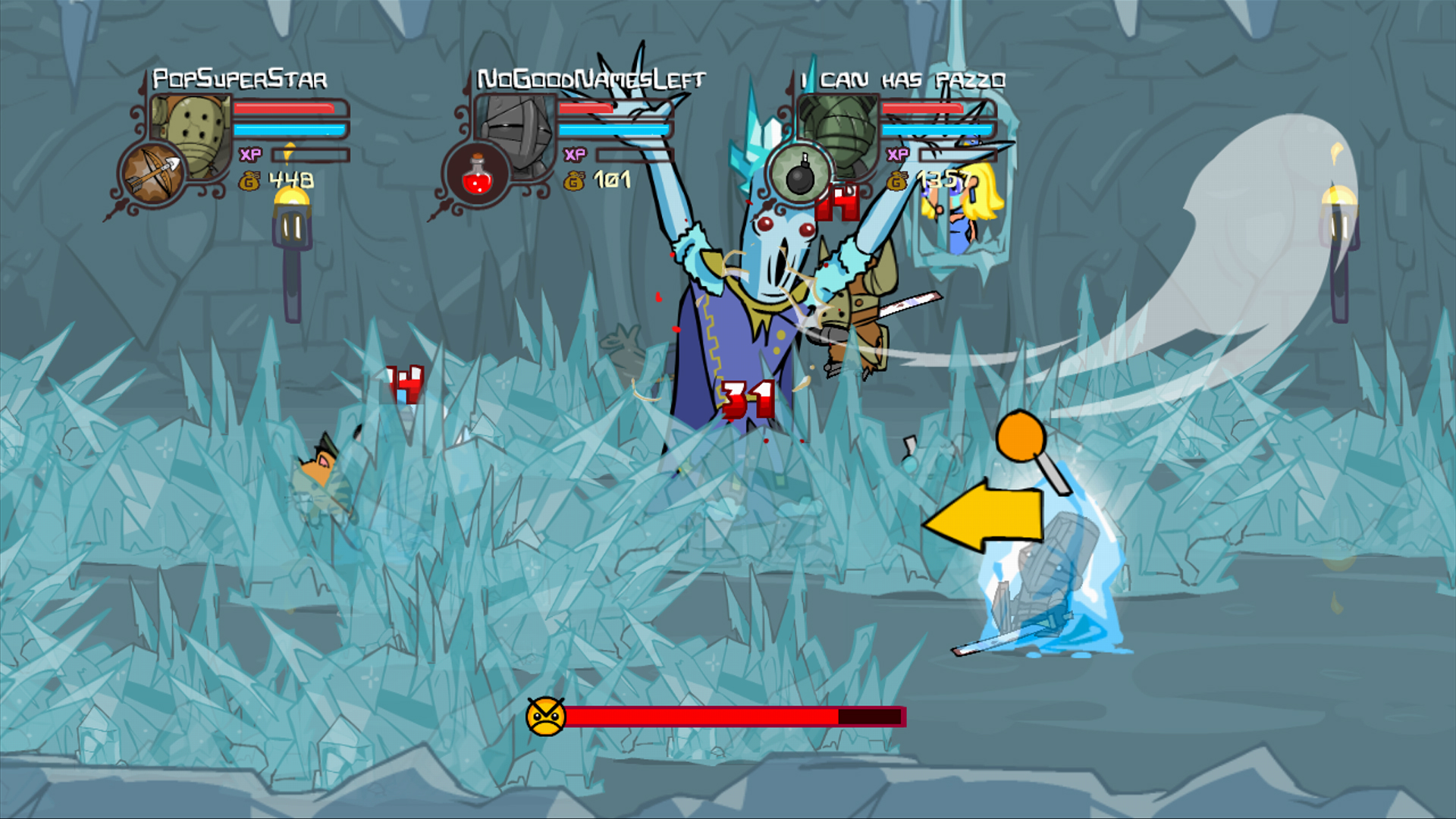The height and width of the screenshot is (819, 1456).
Task: Click the 448 gold total for PopSuperStar
Action: coord(291,180)
